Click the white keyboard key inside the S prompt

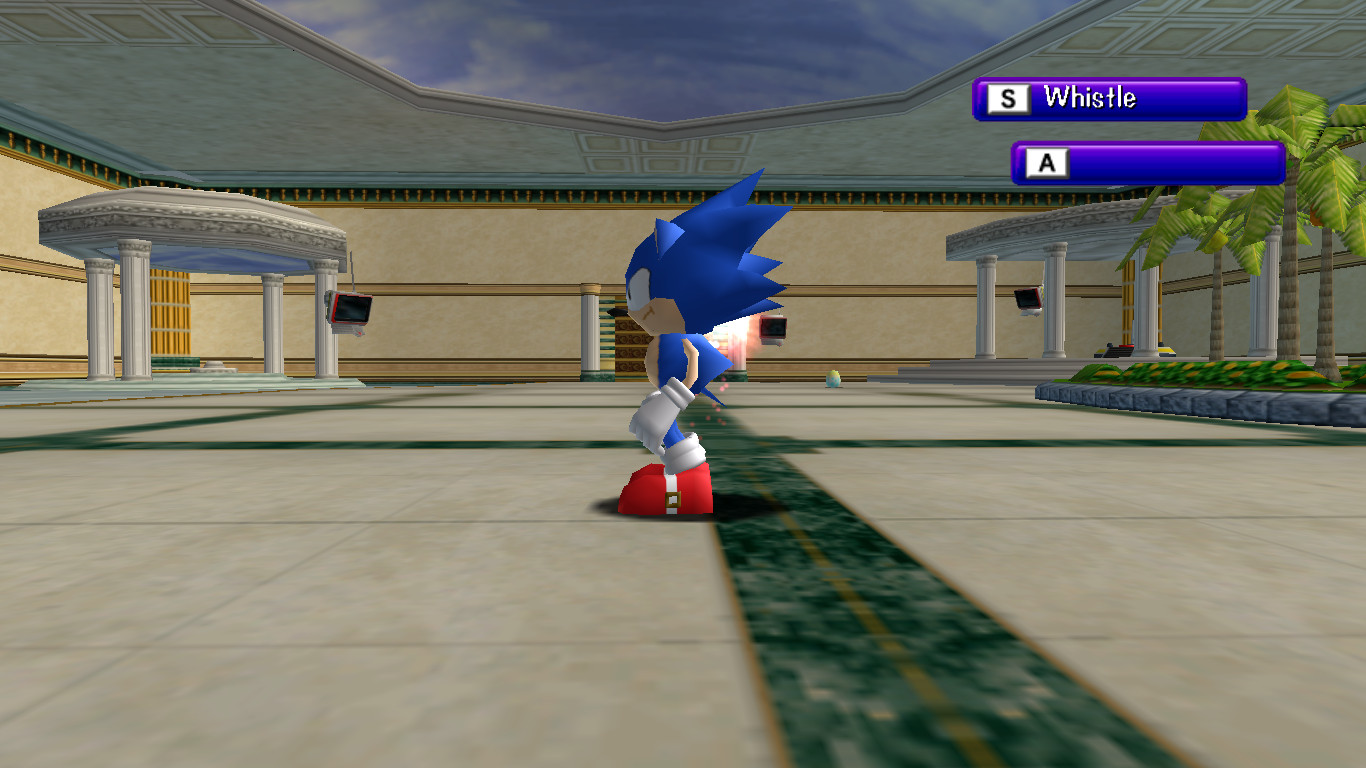click(1010, 98)
